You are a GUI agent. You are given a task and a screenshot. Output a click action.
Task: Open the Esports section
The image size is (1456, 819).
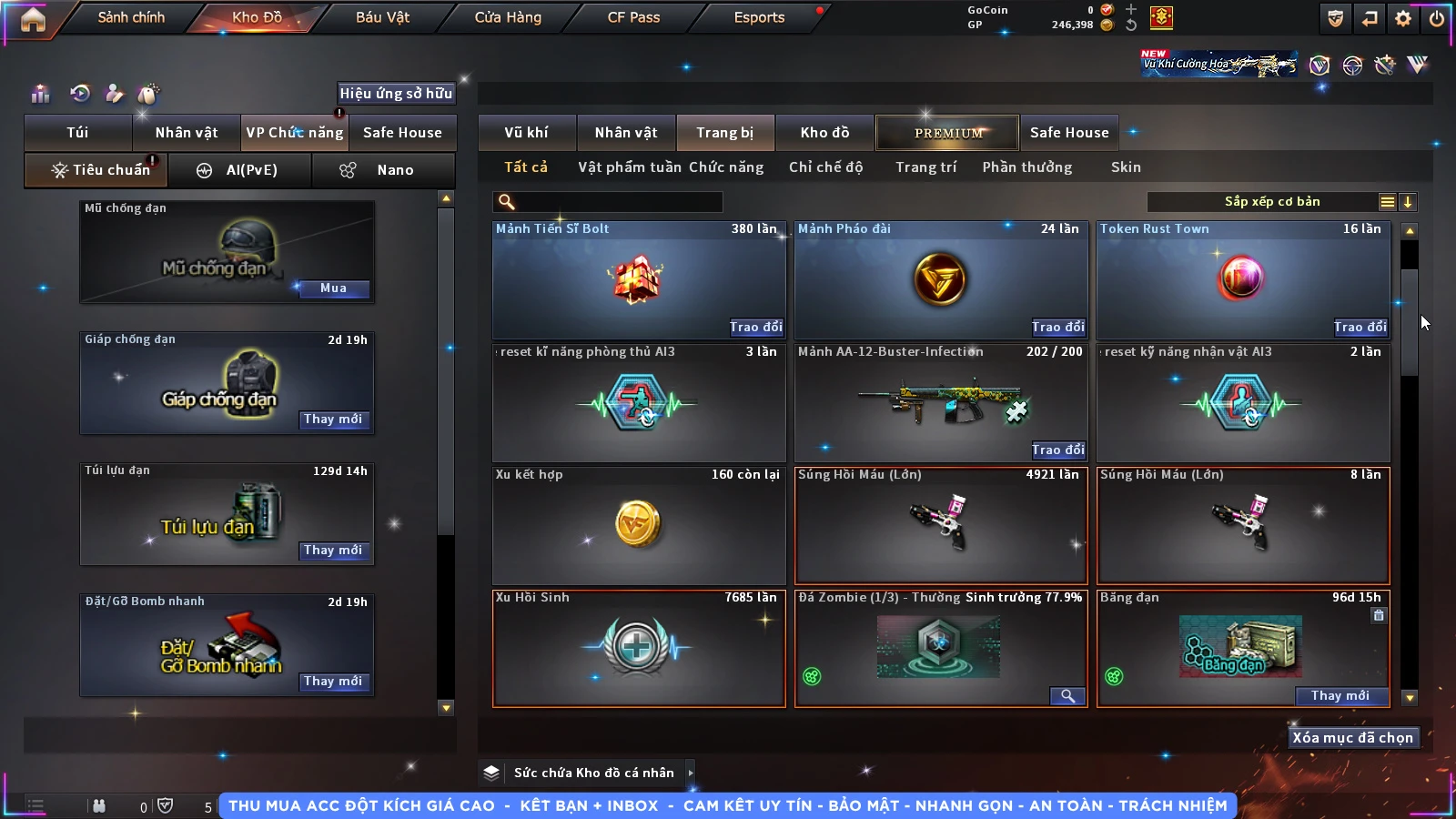click(x=759, y=17)
